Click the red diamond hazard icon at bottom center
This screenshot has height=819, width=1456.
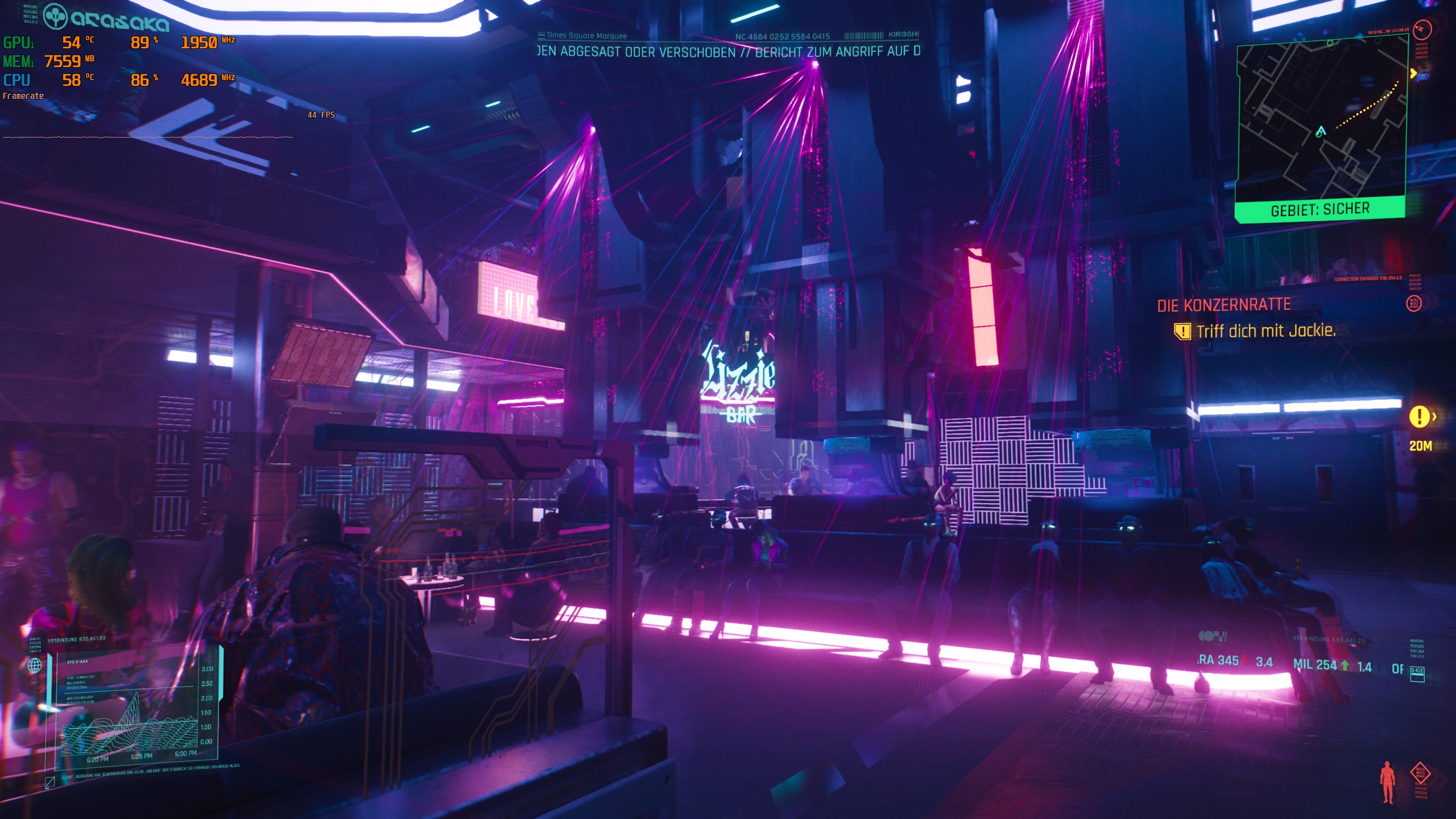pyautogui.click(x=1420, y=772)
